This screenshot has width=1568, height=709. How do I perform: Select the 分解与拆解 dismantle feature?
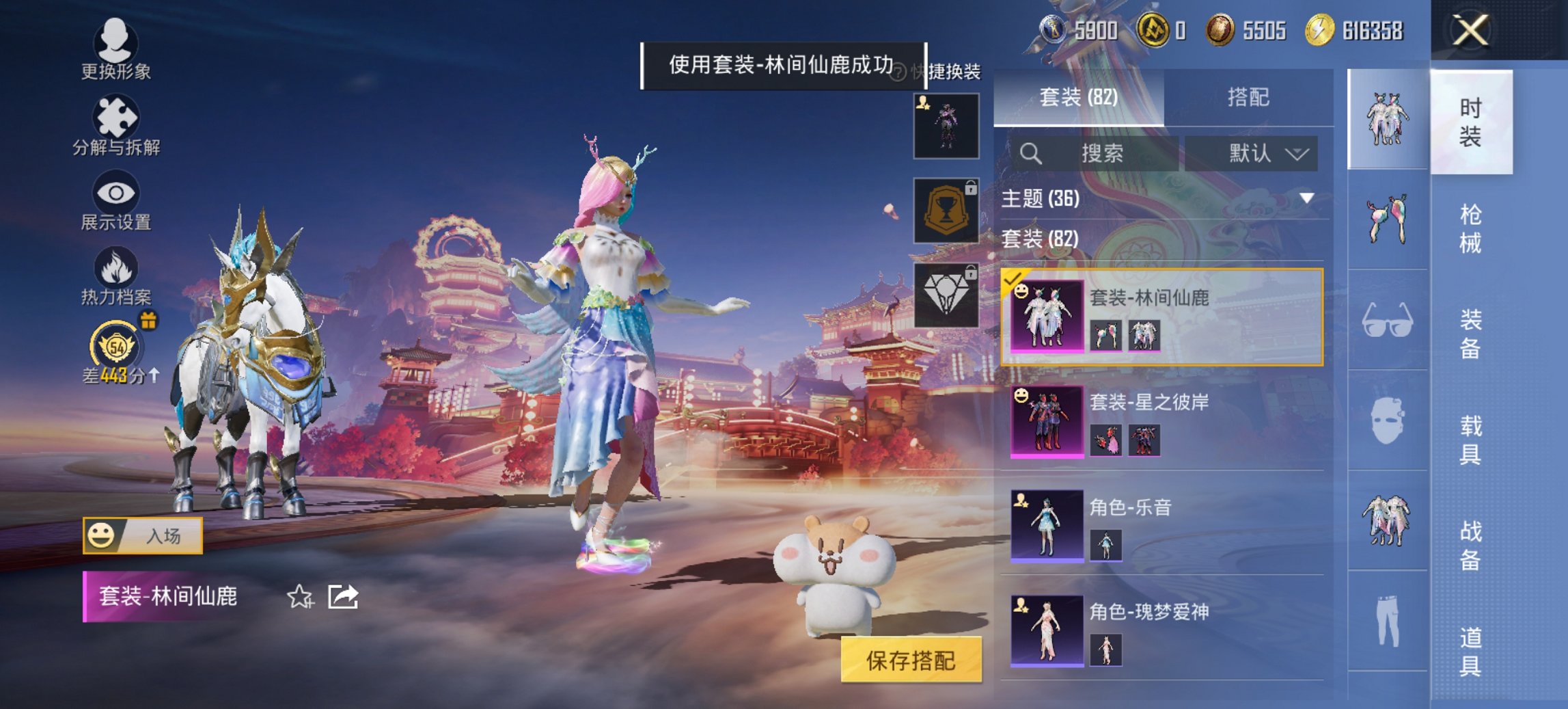[x=116, y=126]
